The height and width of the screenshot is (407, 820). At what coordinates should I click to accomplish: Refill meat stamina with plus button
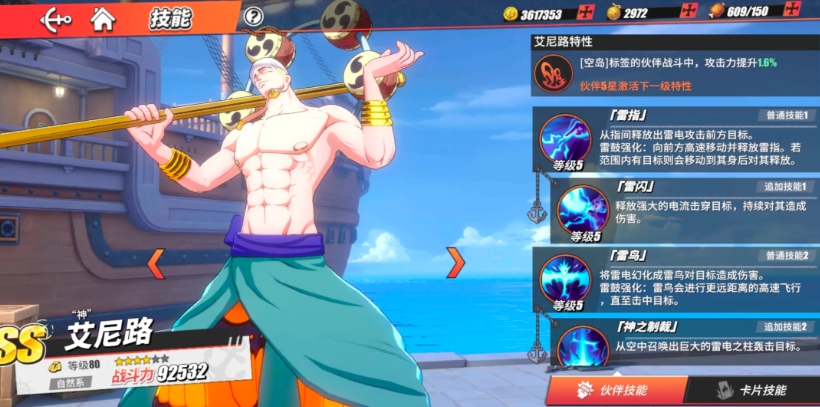pos(792,12)
